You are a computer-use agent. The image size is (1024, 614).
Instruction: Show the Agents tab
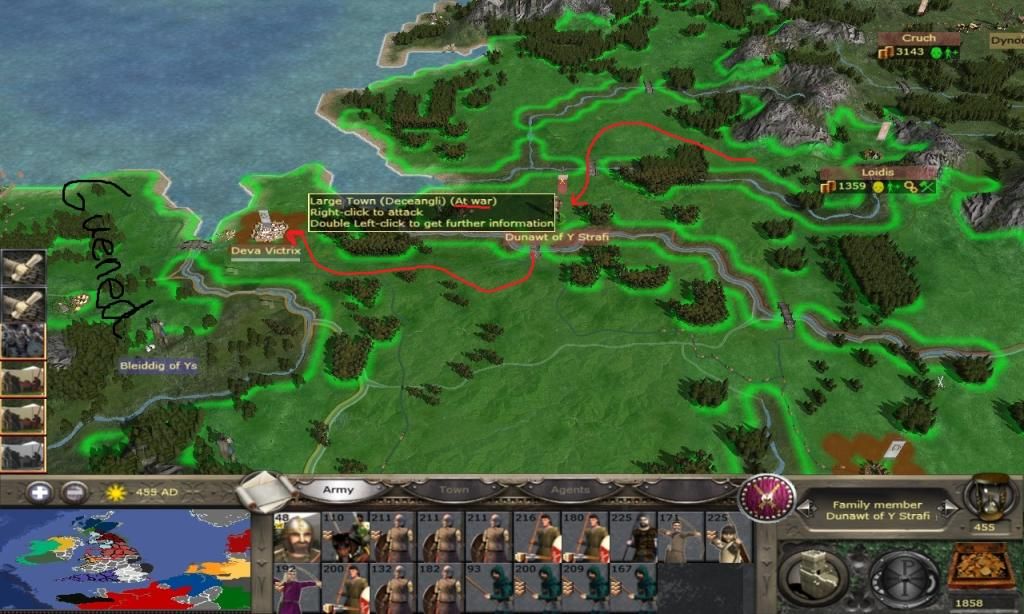570,491
